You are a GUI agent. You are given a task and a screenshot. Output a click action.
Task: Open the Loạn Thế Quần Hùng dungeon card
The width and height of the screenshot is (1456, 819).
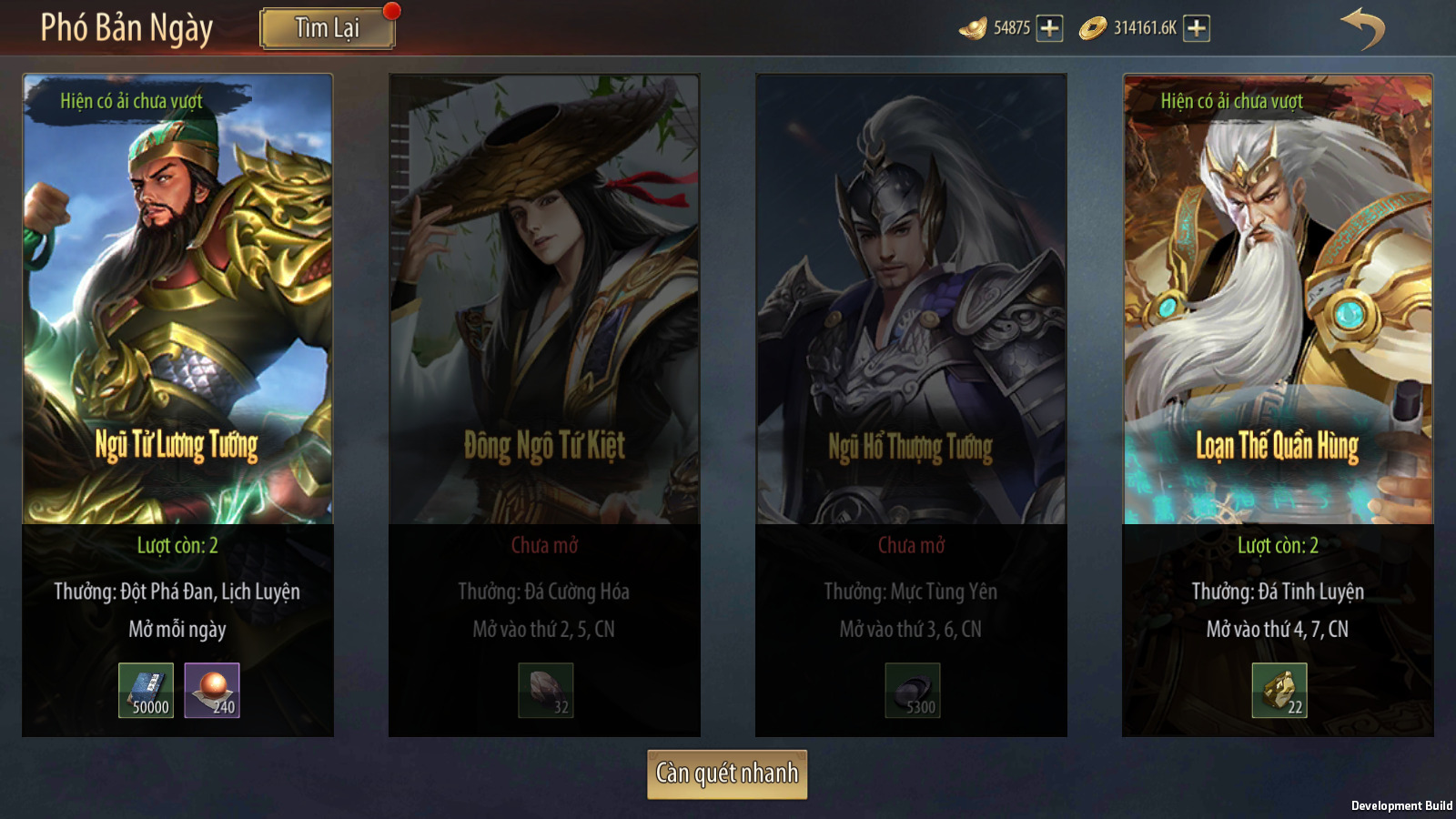tap(1278, 300)
